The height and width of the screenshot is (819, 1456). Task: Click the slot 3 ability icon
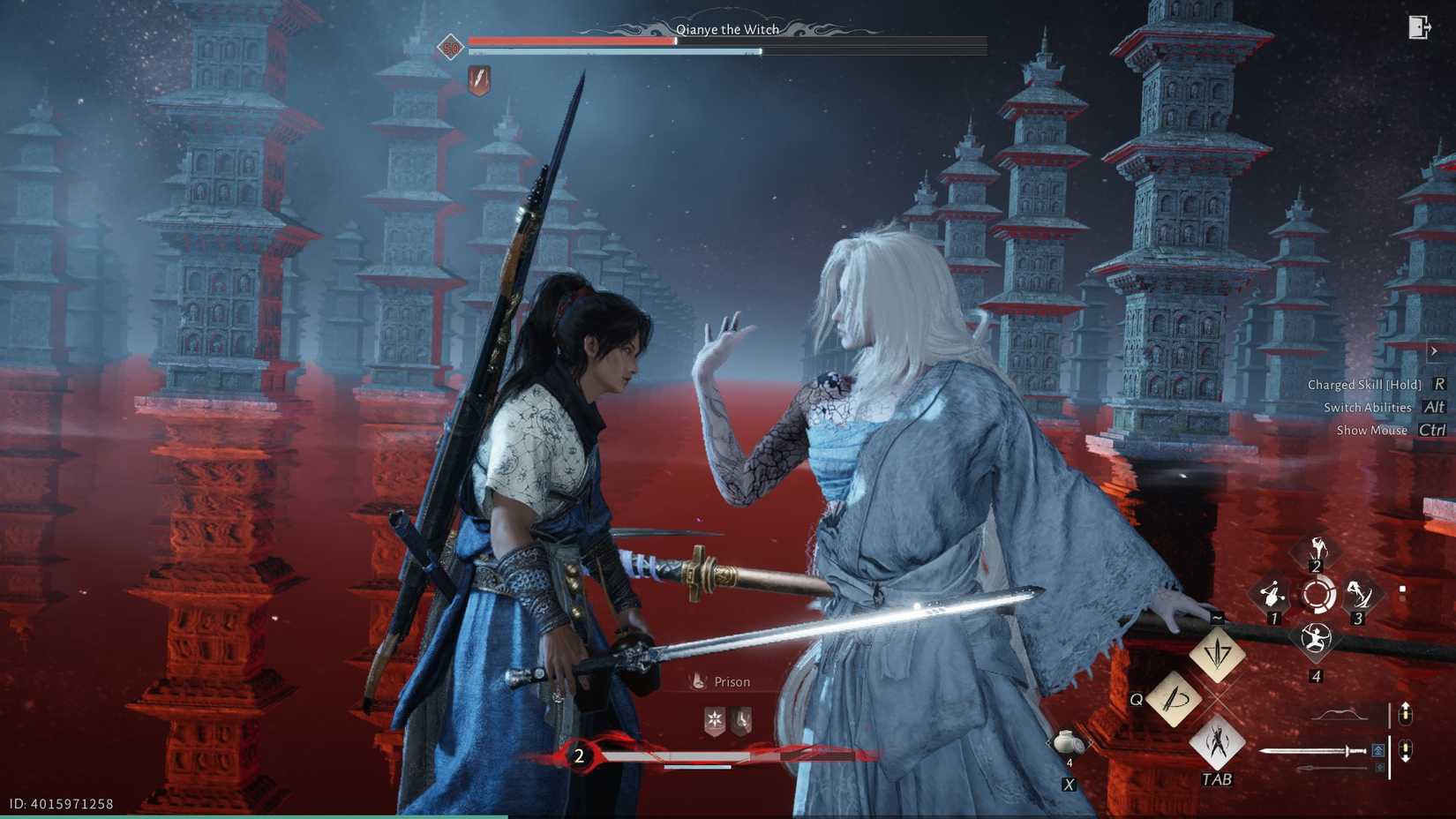(1359, 594)
